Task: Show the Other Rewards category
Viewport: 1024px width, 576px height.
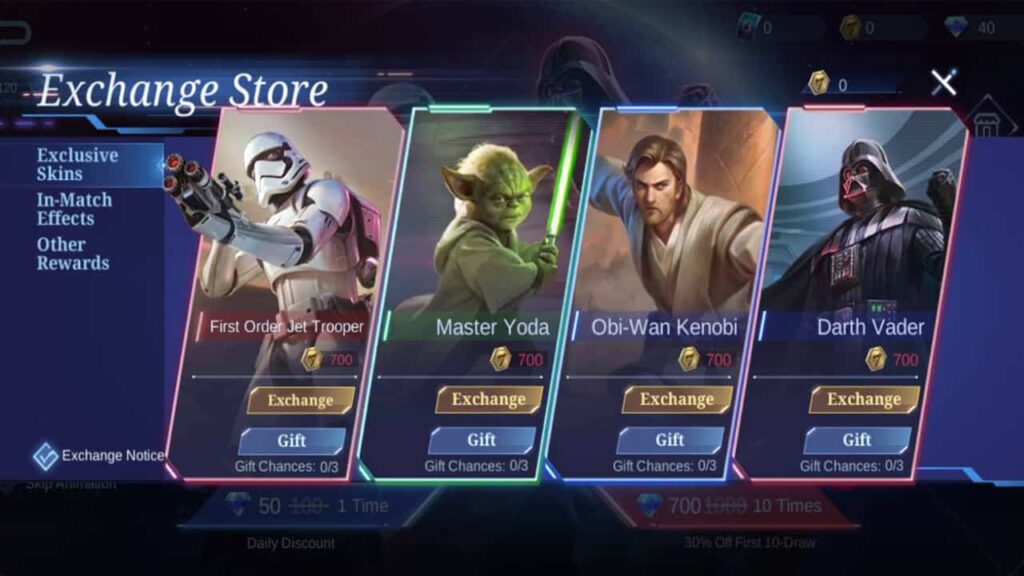Action: [x=73, y=254]
